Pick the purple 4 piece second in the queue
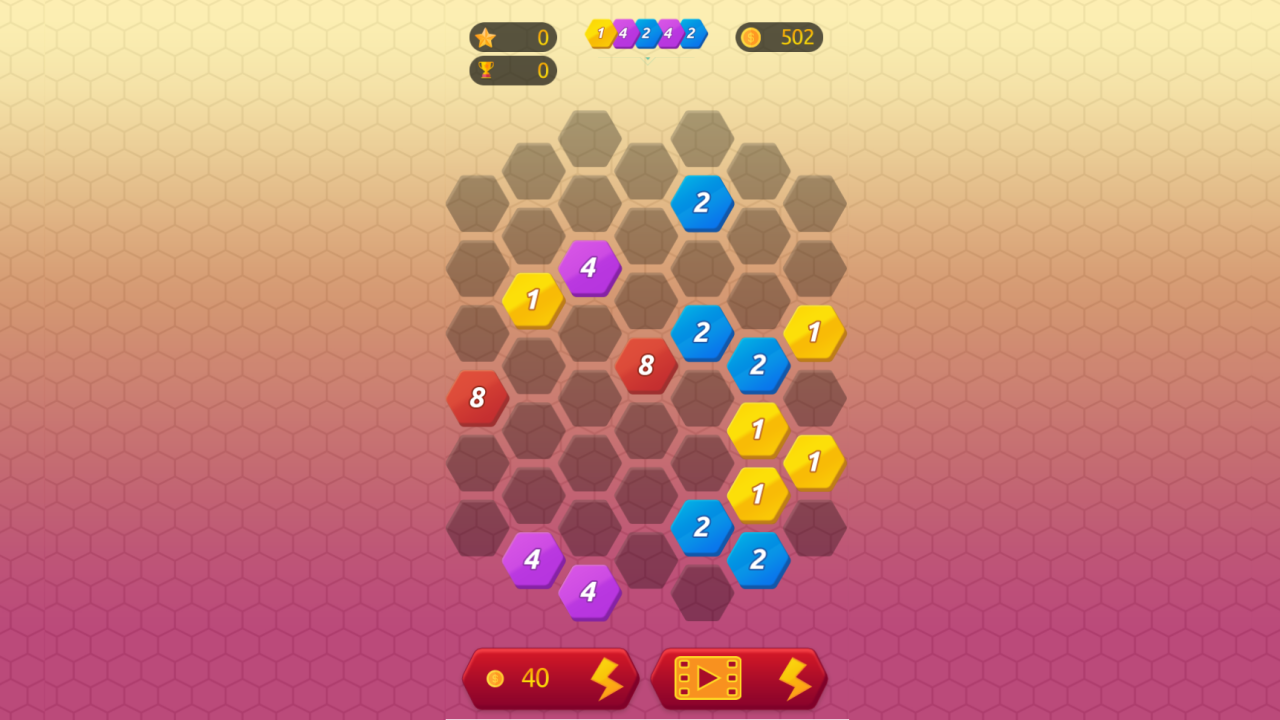The image size is (1280, 720). [x=622, y=33]
